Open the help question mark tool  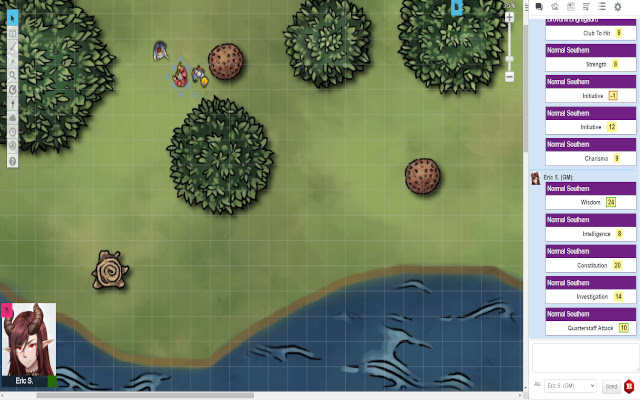12,160
